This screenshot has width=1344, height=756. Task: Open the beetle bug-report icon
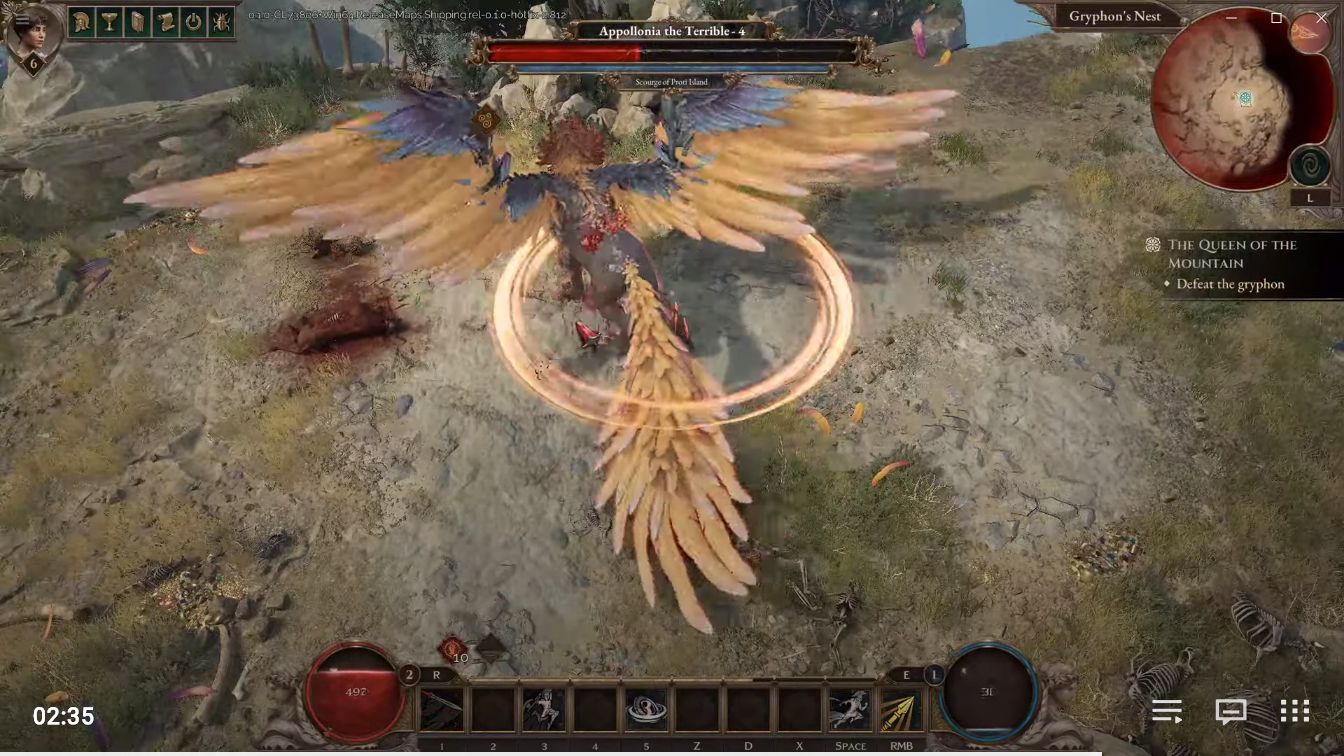(x=222, y=21)
